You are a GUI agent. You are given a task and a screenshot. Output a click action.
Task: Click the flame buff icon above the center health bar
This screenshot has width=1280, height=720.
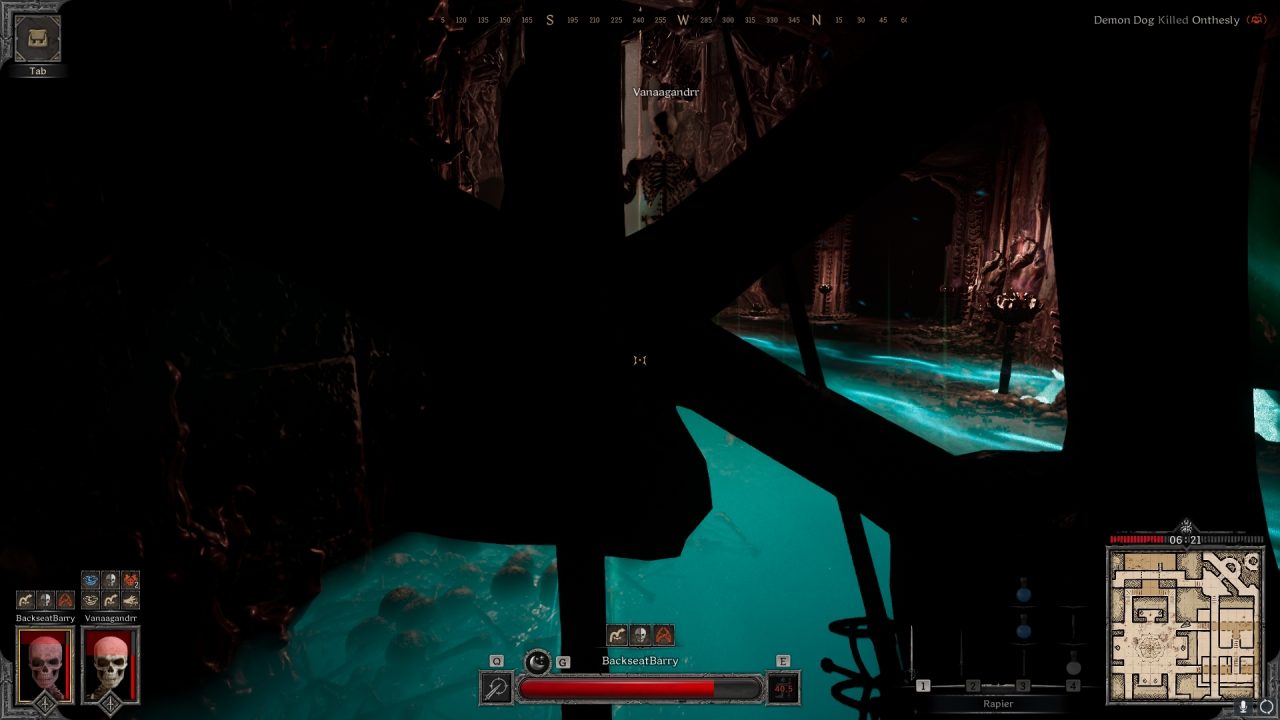663,634
